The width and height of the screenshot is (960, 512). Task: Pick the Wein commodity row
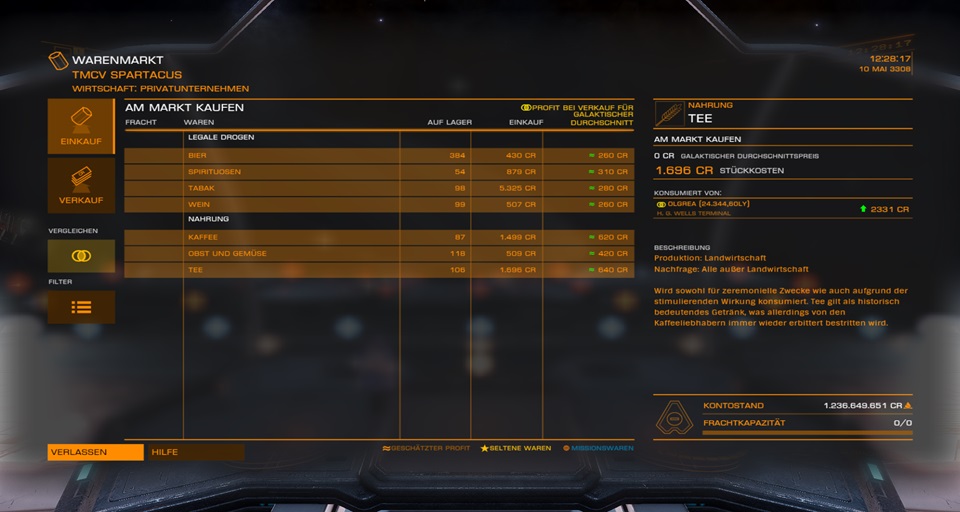tap(379, 204)
